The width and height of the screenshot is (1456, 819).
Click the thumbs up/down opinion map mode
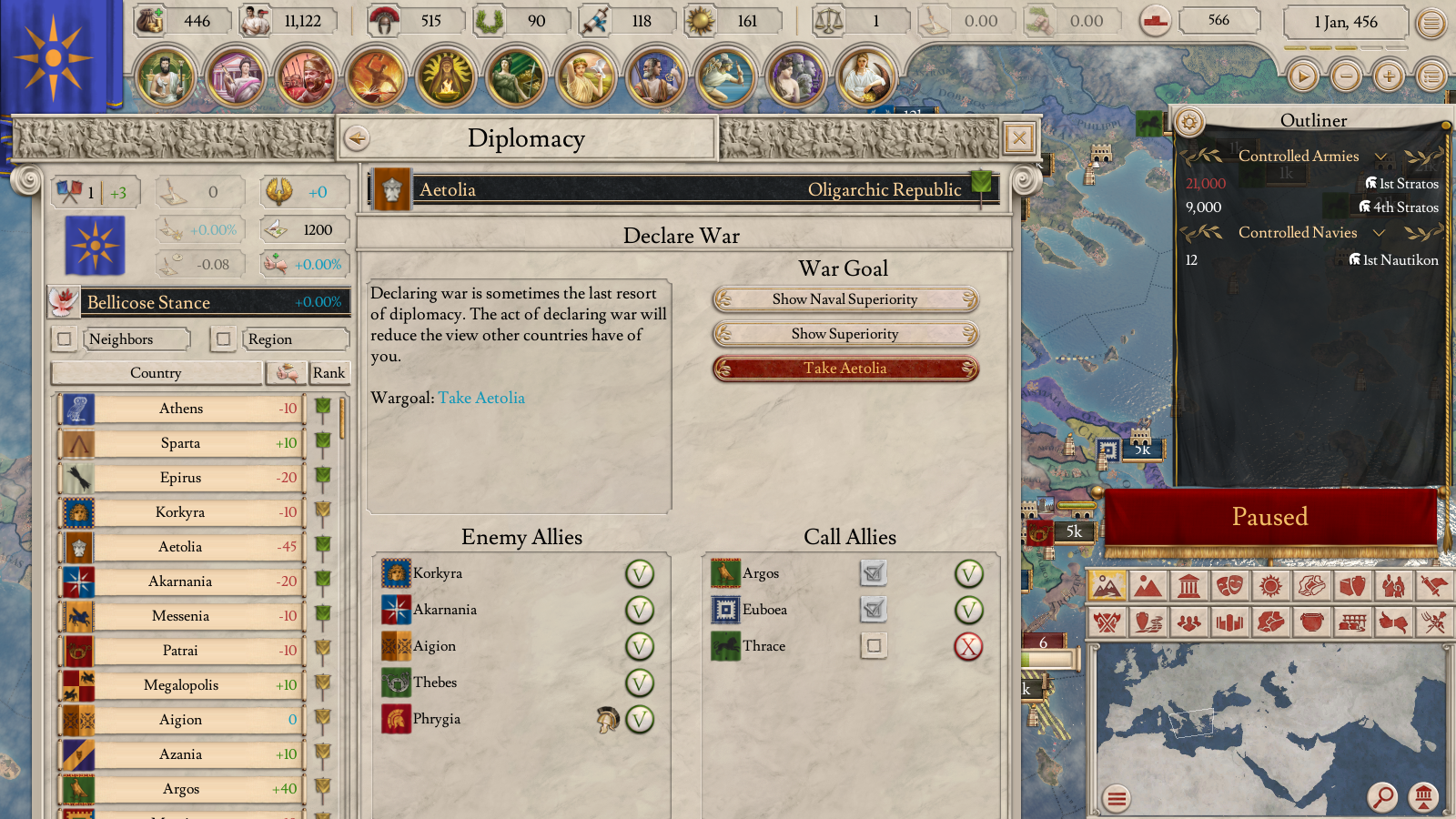pos(1392,622)
